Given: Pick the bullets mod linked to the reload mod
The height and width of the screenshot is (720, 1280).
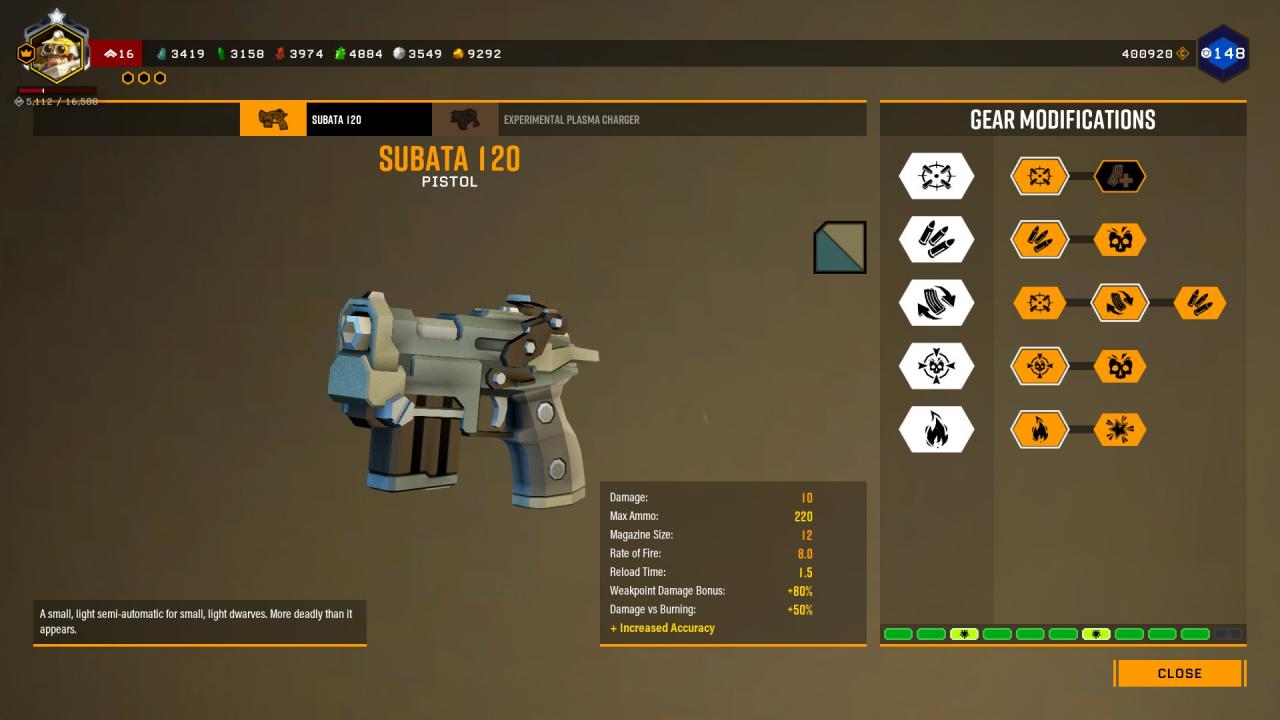Looking at the screenshot, I should coord(1199,303).
